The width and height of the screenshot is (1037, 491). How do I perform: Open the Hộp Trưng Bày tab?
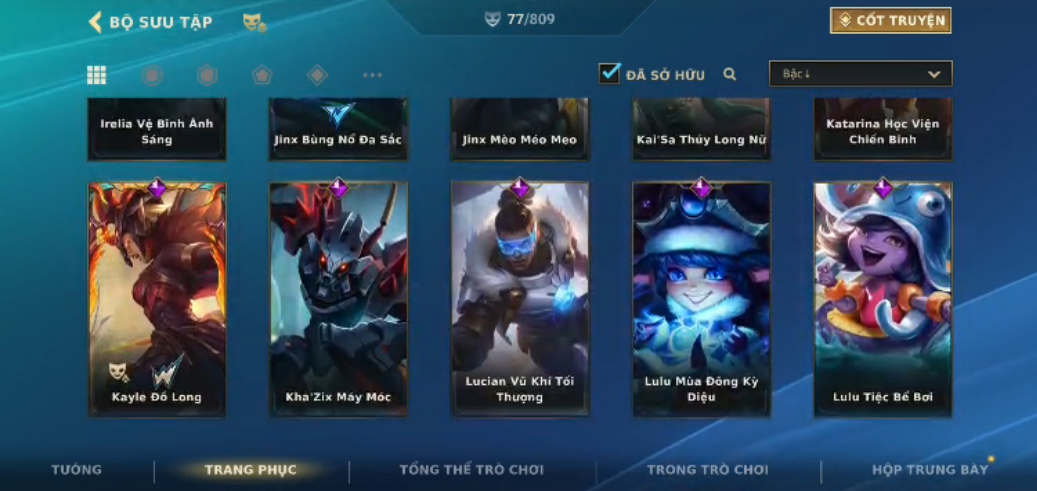(x=929, y=470)
